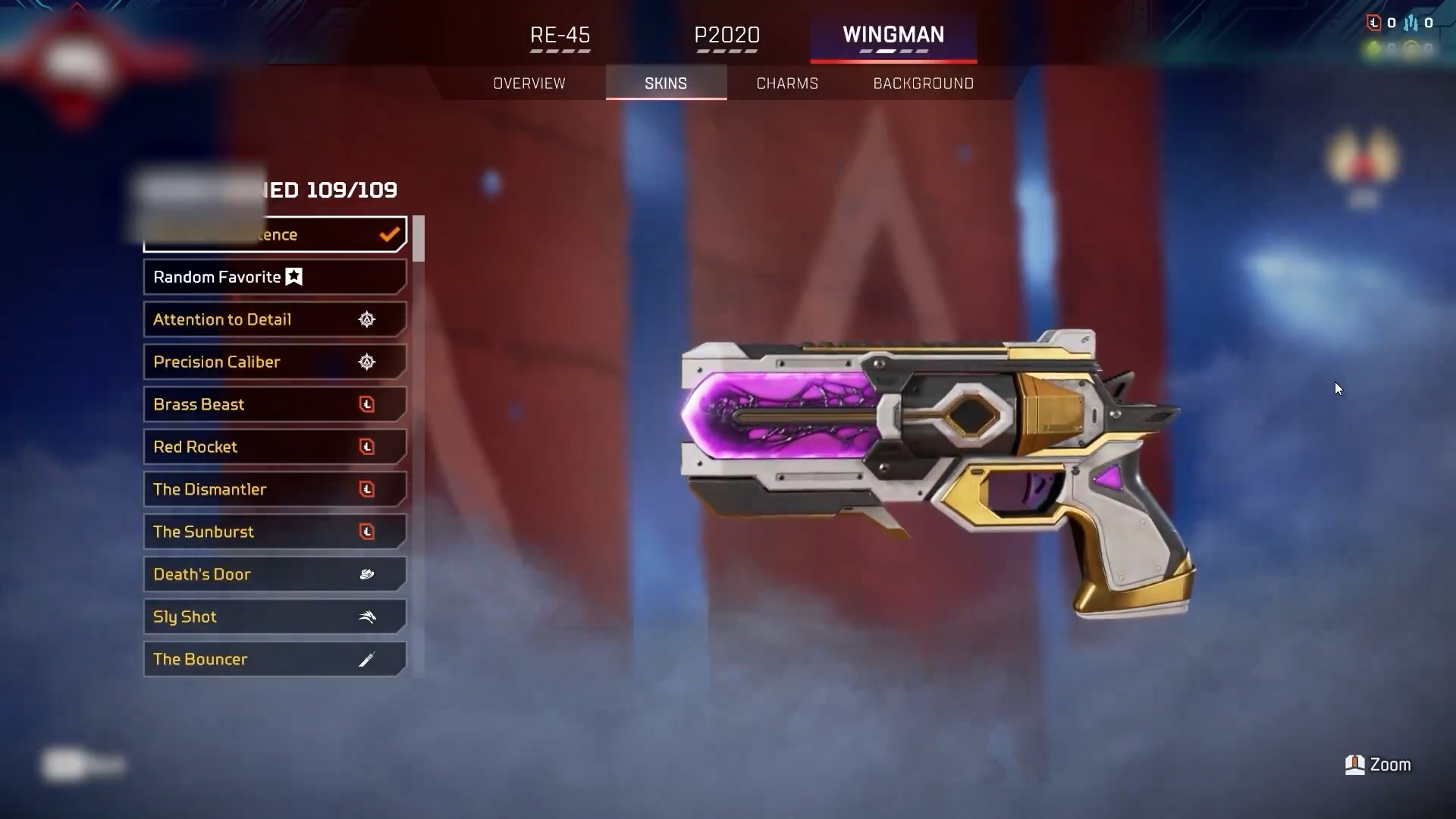
Task: Select the currently equipped skin with checkmark
Action: click(x=275, y=235)
